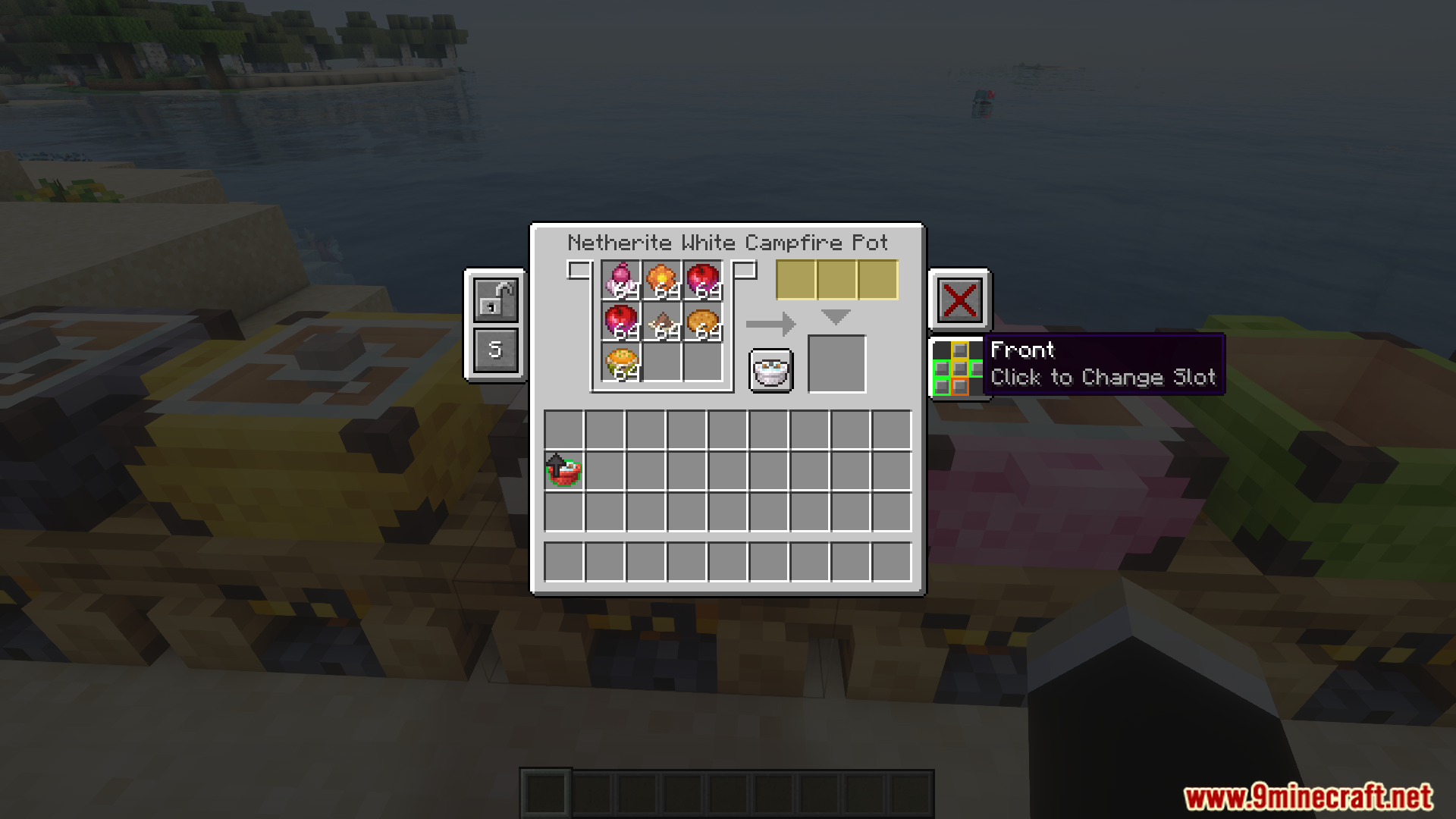Click the yellow slot in the Front selector grid
The width and height of the screenshot is (1456, 819).
tap(960, 350)
